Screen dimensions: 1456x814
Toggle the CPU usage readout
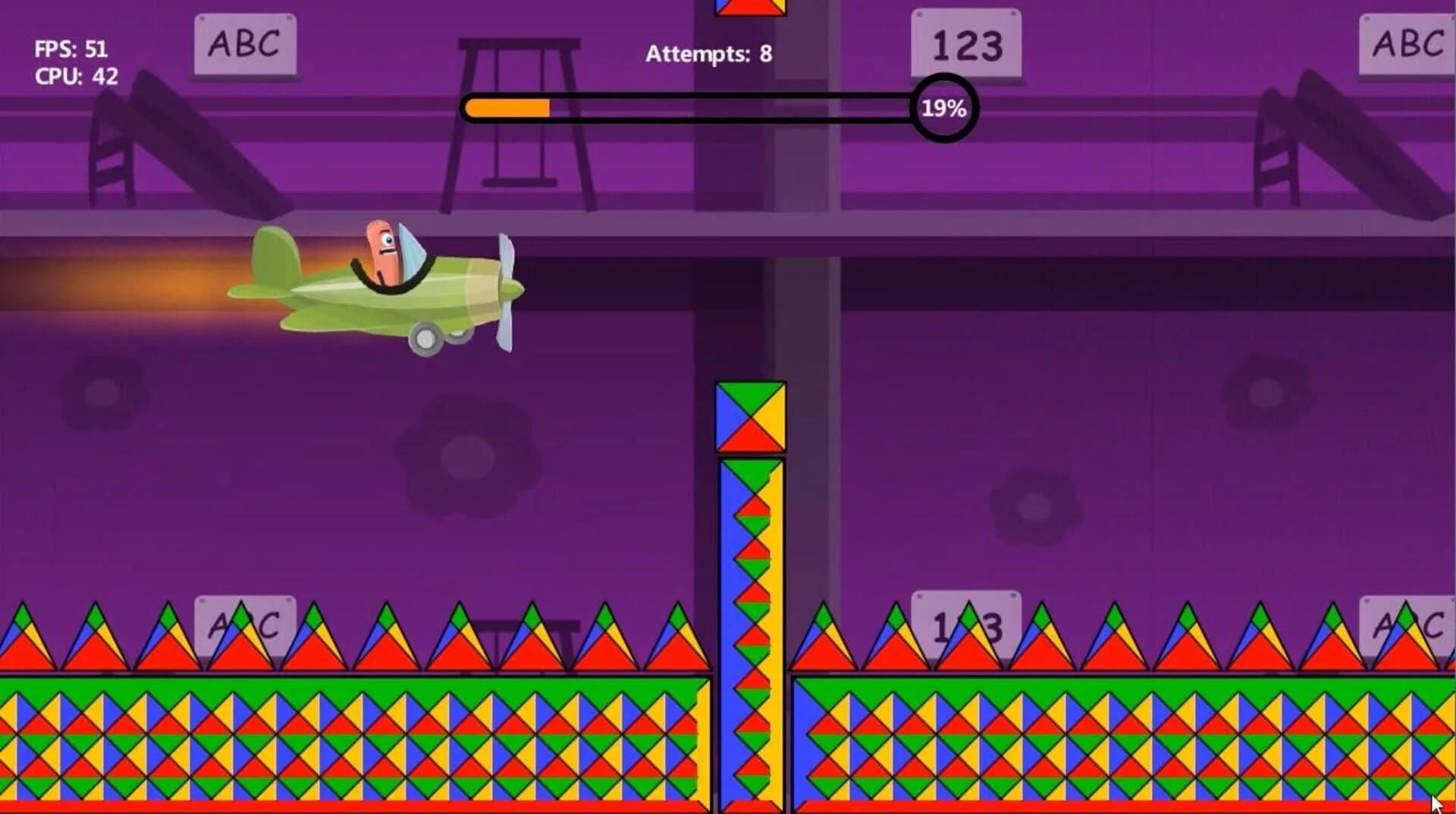(x=74, y=76)
